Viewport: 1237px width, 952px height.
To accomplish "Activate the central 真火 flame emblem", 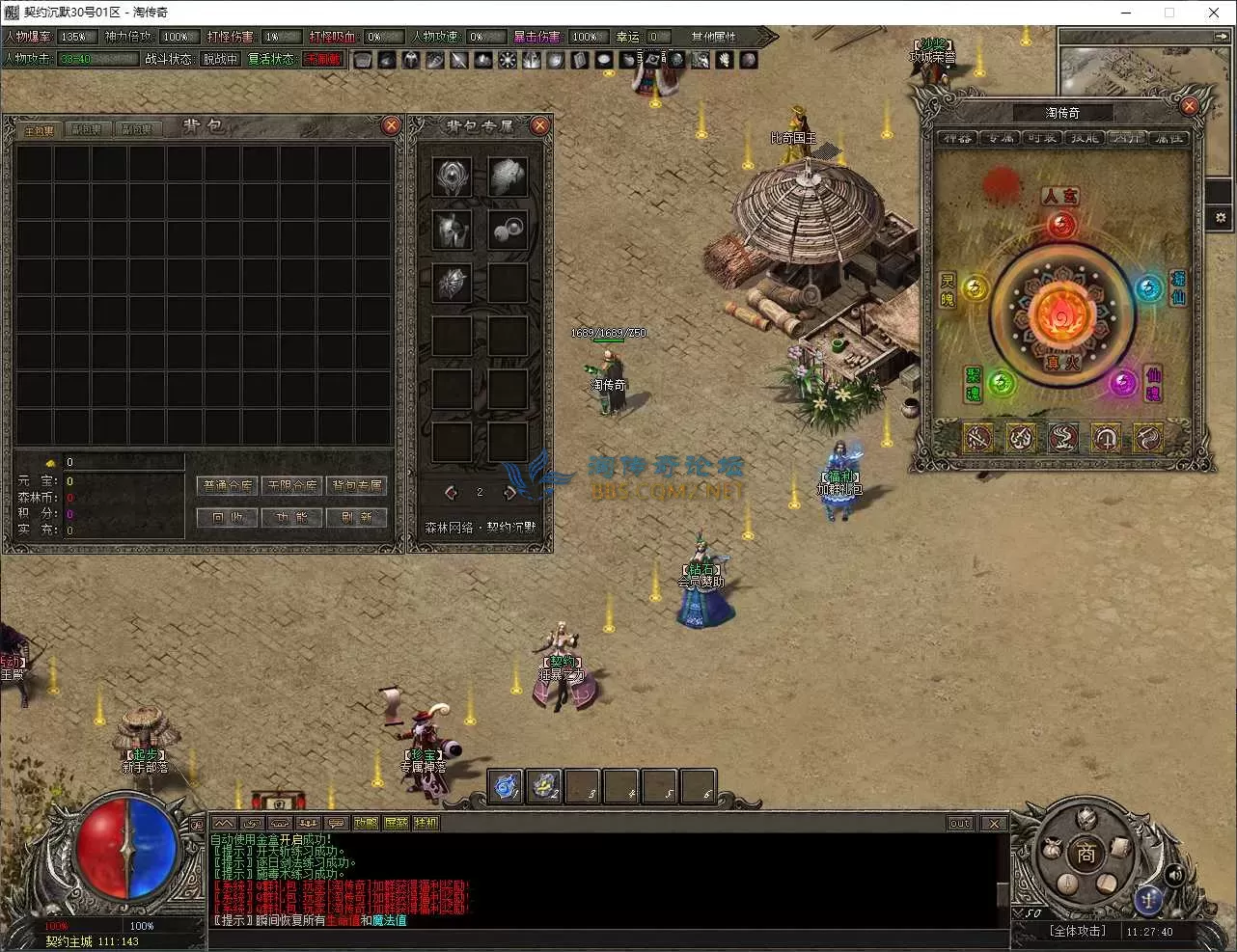I will click(1061, 313).
